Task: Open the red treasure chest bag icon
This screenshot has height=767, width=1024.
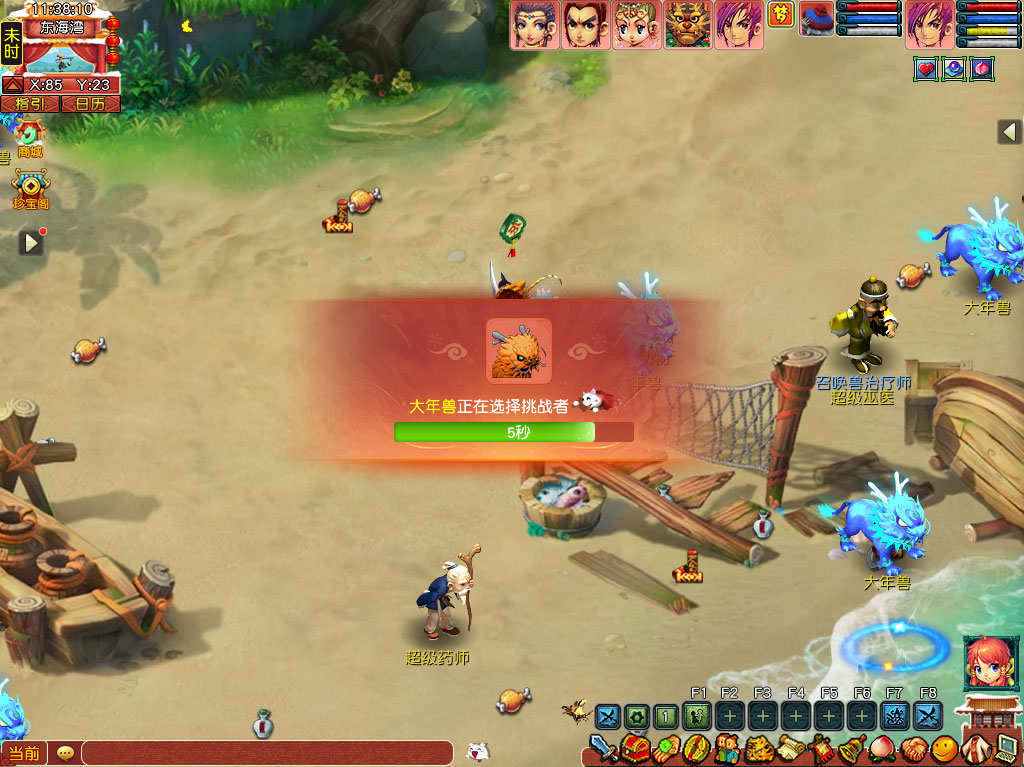Action: pos(634,748)
